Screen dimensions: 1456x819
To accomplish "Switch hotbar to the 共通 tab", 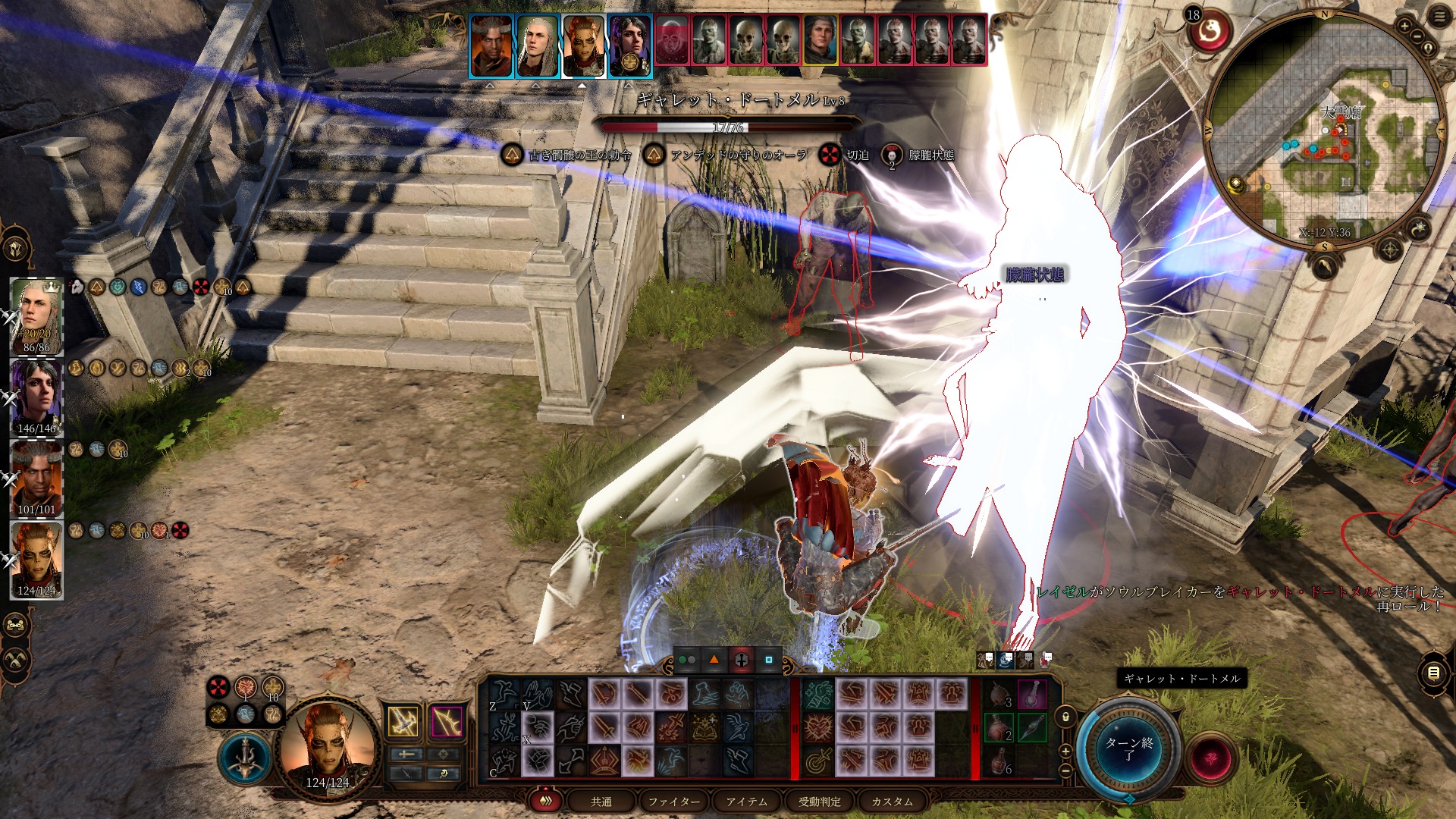I will (601, 802).
